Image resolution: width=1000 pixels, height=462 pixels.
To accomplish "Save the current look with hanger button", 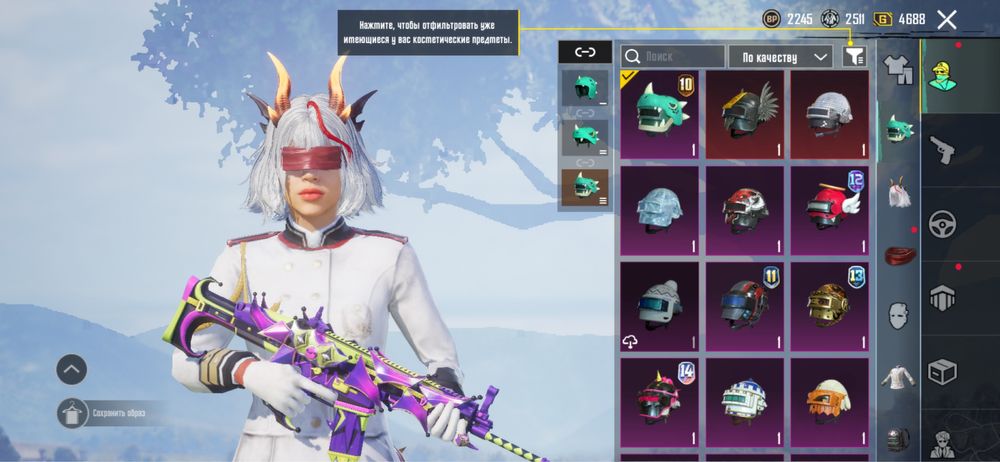I will (72, 412).
